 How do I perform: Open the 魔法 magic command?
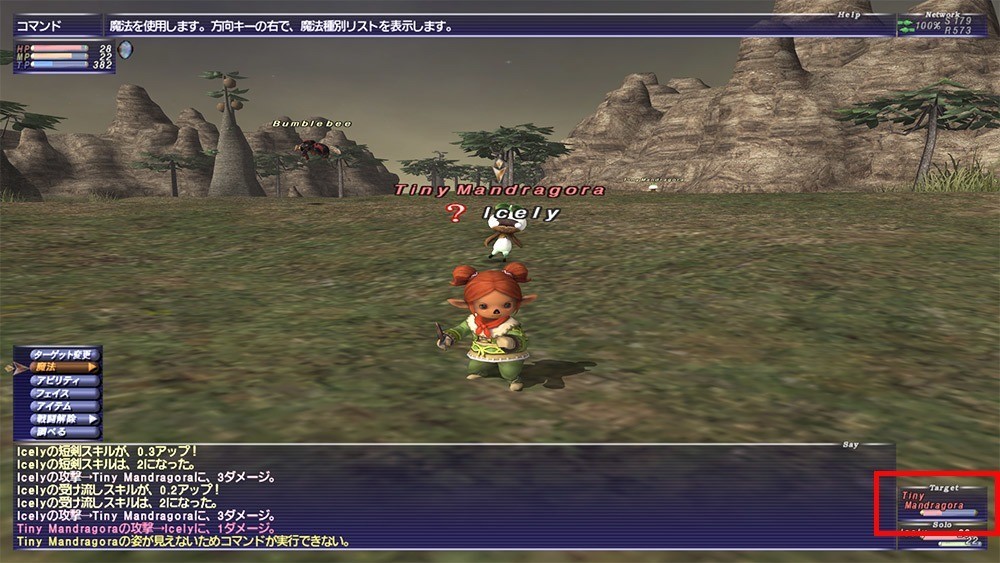tap(62, 368)
